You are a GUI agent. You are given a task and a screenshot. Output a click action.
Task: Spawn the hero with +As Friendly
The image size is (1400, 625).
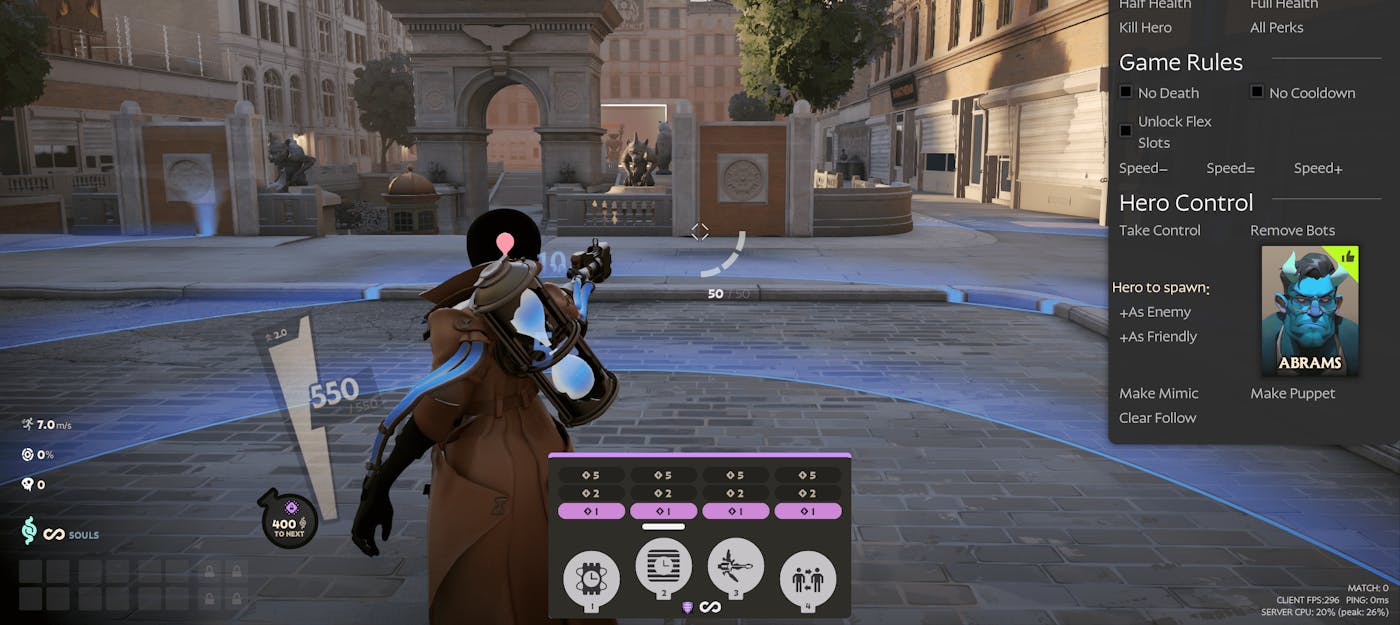click(1158, 337)
